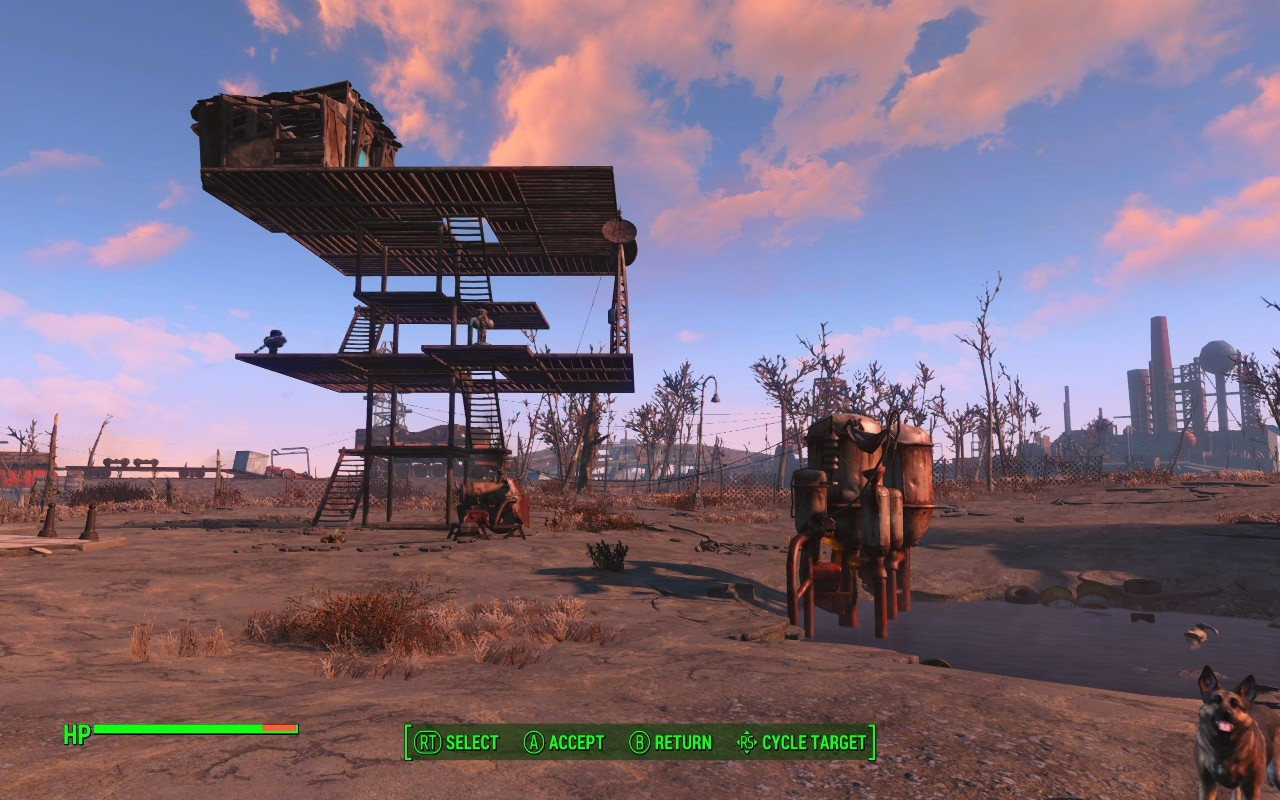Screen dimensions: 1280x800
Task: Click the RS button prompt icon
Action: (746, 743)
